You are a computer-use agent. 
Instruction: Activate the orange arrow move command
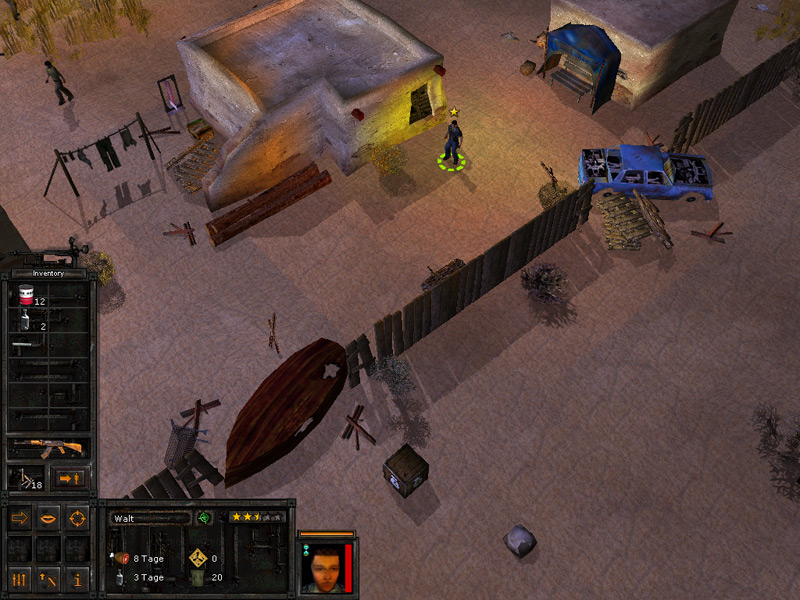(20, 518)
